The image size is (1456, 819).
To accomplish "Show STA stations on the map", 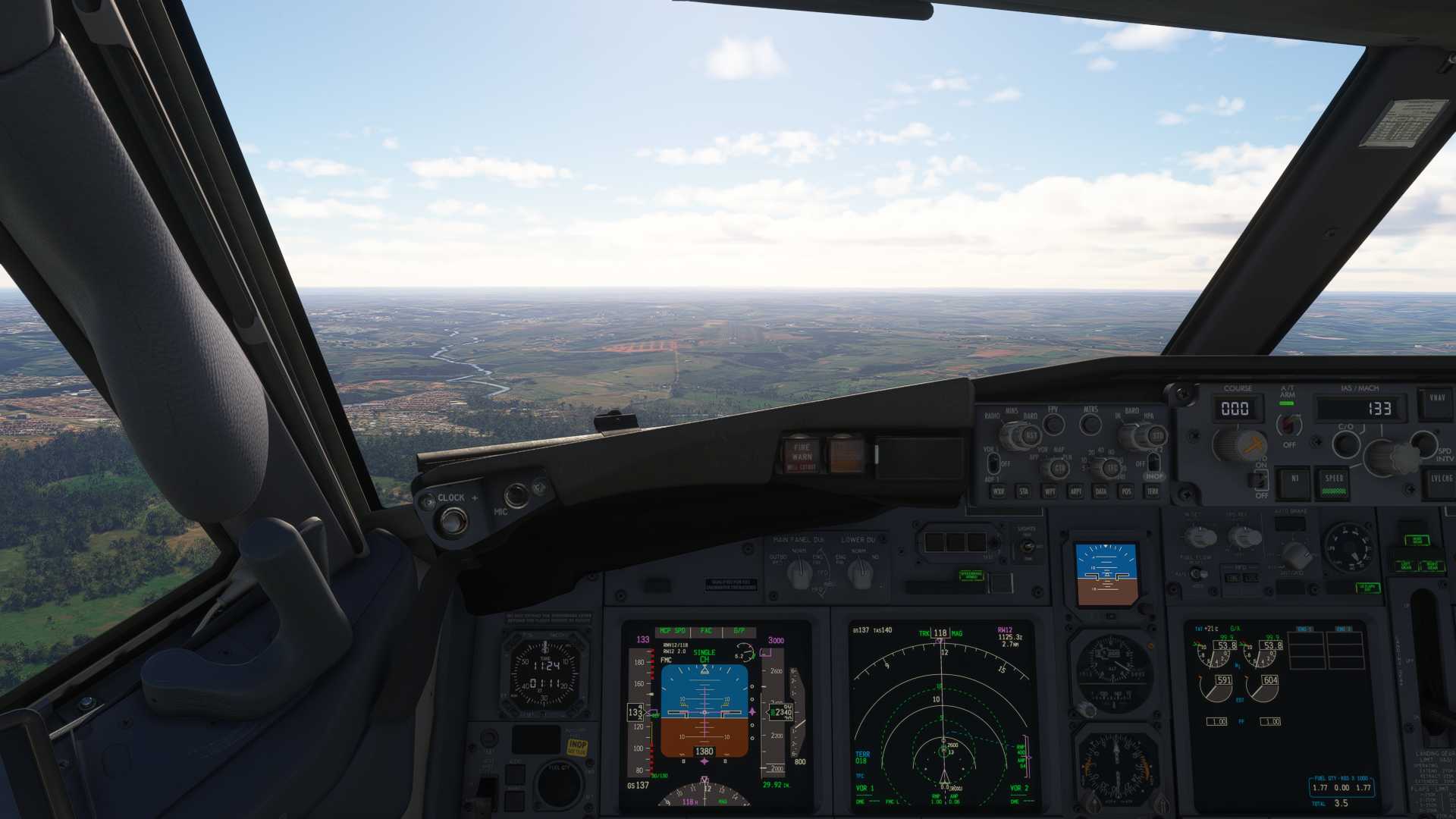I will (x=1024, y=492).
